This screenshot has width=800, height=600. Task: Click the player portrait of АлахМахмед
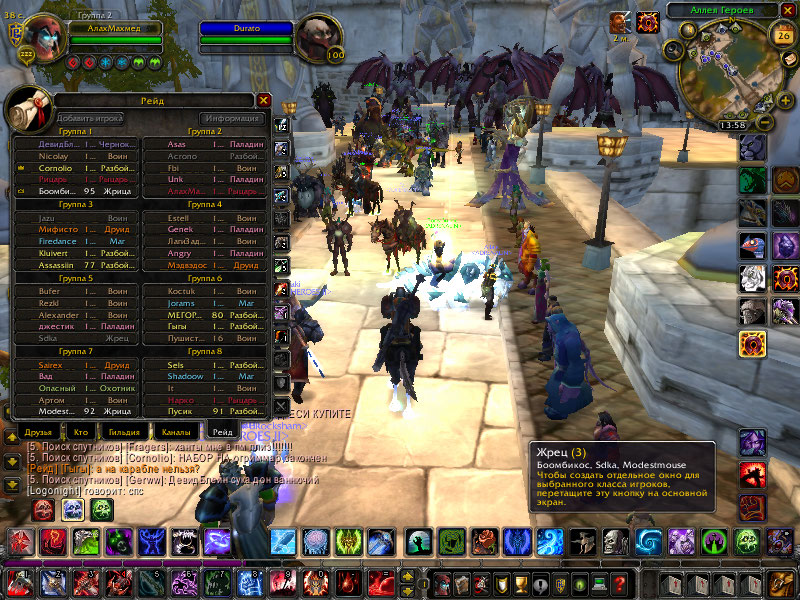(x=45, y=39)
